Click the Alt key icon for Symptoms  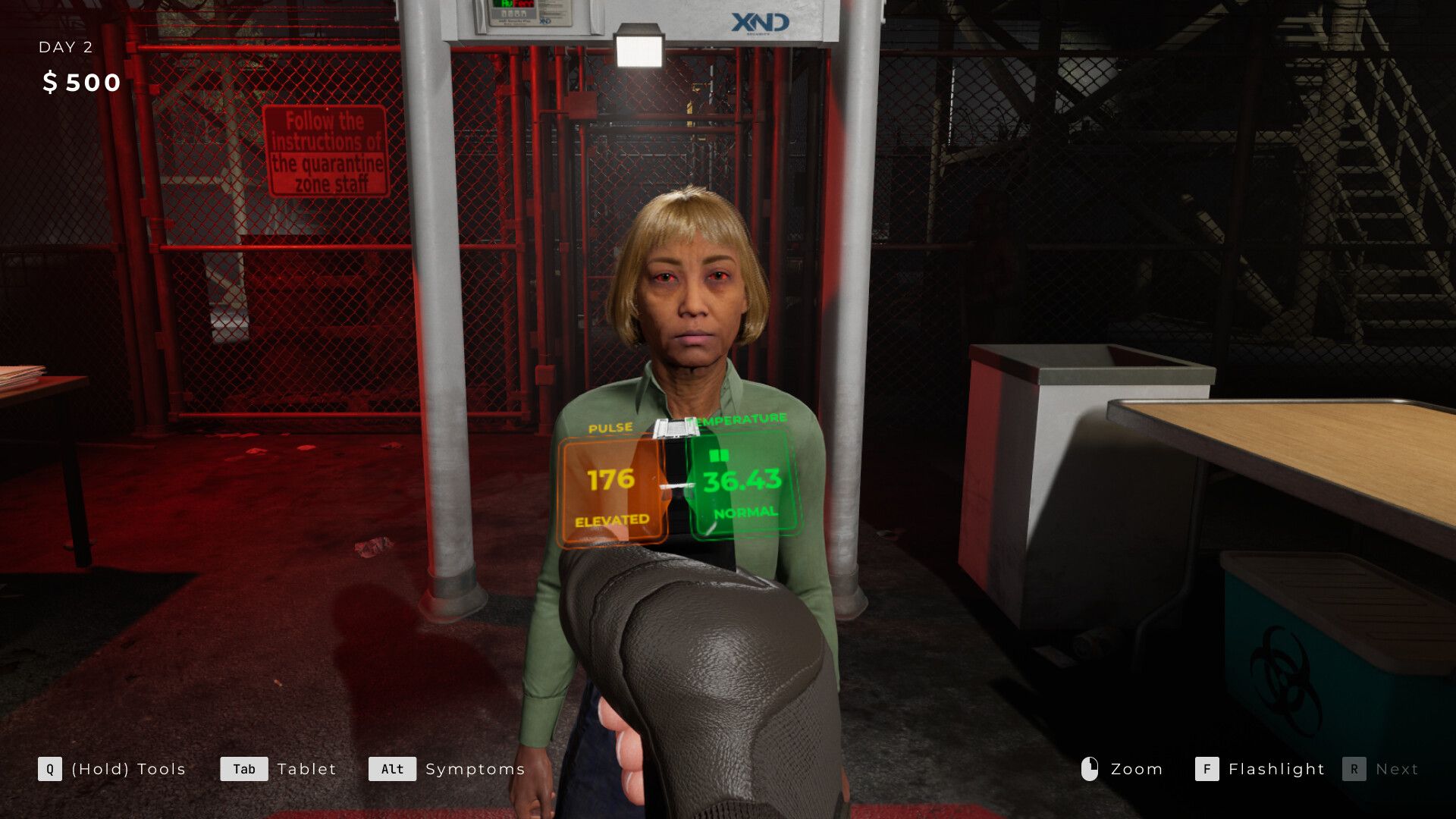[392, 769]
